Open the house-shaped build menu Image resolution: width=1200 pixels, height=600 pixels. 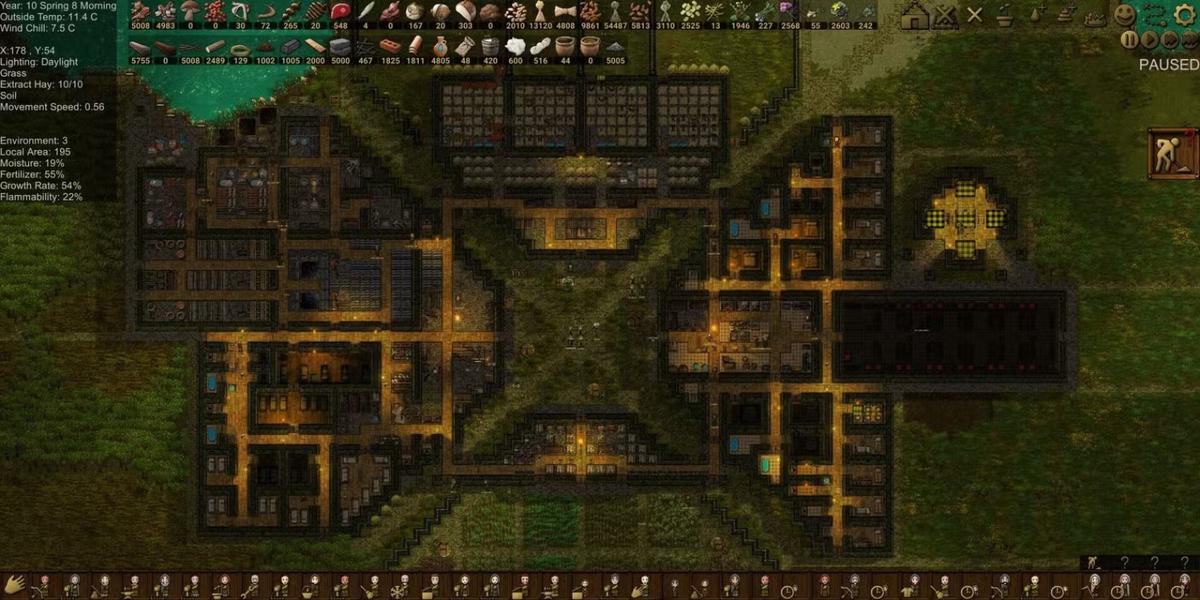[914, 16]
